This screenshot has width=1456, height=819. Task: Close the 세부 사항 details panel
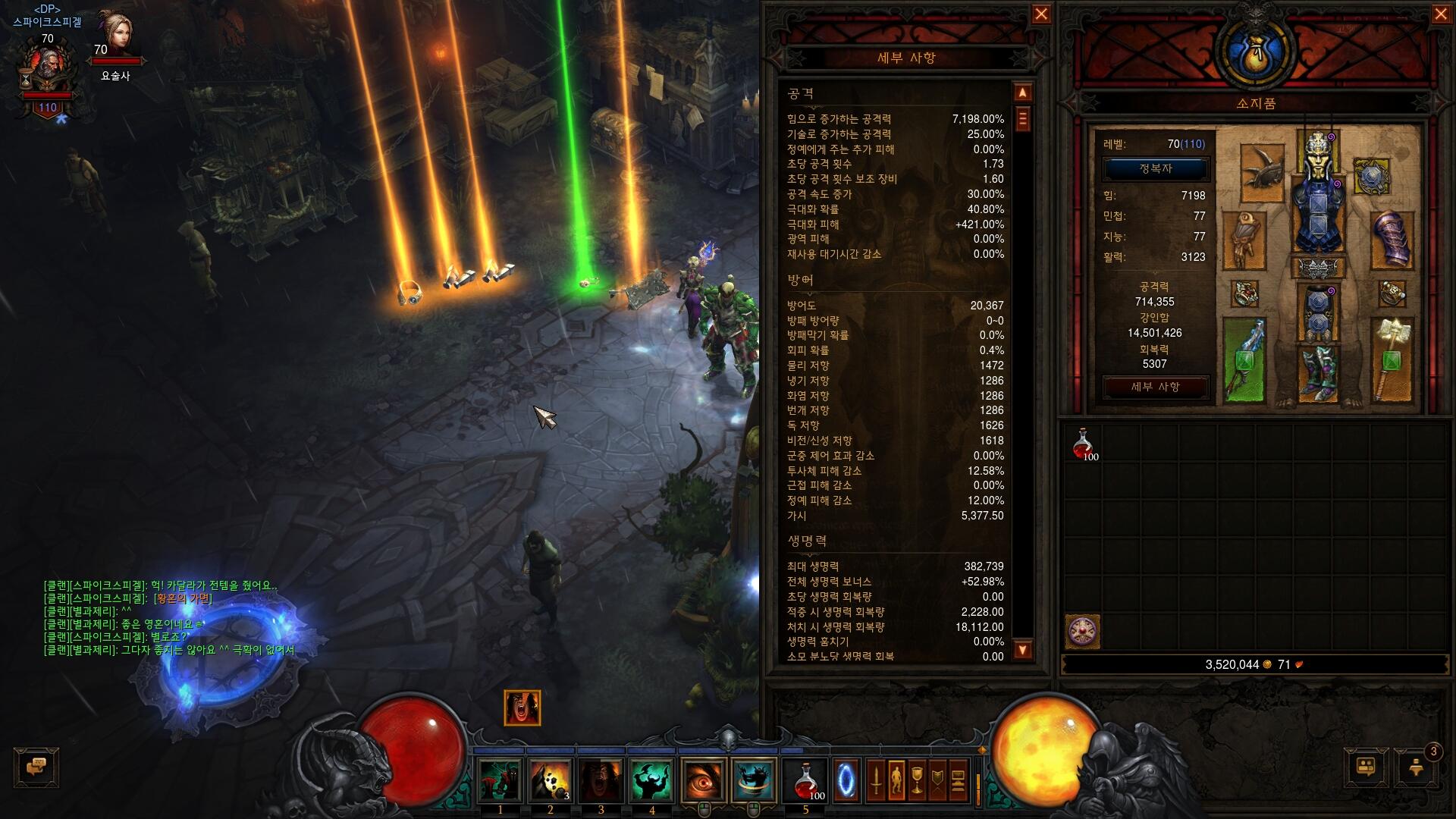click(x=1041, y=14)
